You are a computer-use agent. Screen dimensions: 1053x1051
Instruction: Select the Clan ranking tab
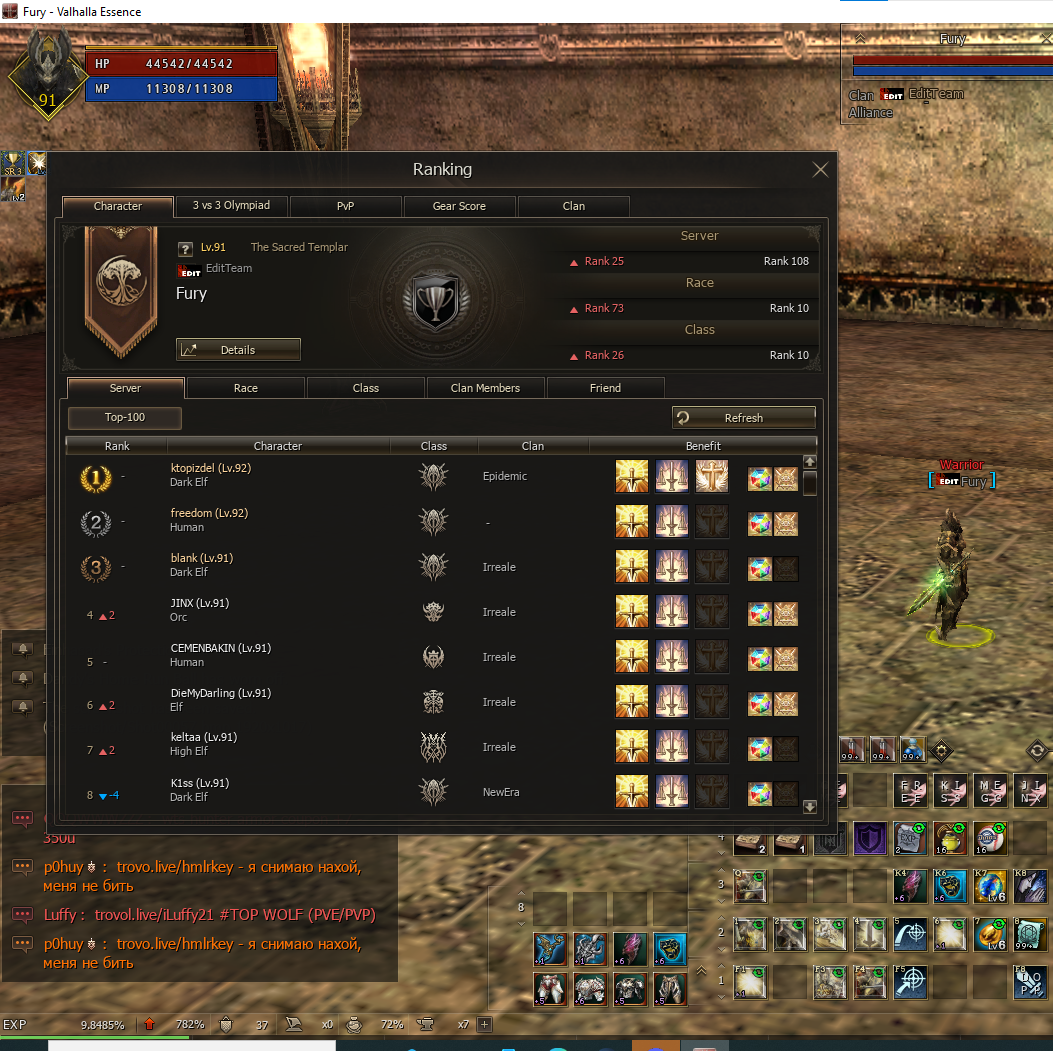(x=573, y=206)
